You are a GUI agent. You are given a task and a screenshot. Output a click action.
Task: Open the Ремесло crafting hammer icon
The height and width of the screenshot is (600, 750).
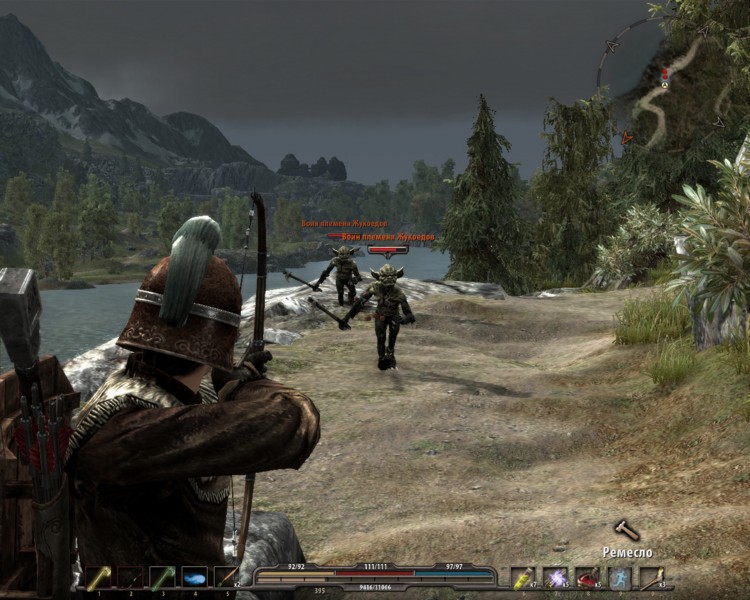pos(626,530)
